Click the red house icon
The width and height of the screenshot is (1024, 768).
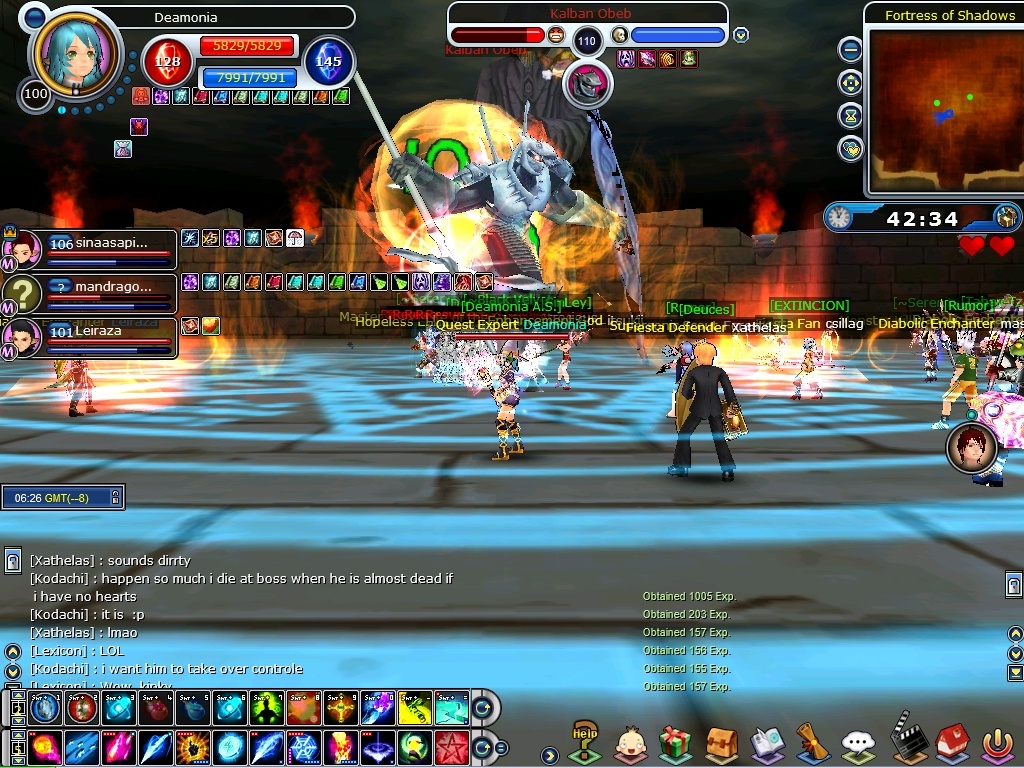[x=950, y=744]
